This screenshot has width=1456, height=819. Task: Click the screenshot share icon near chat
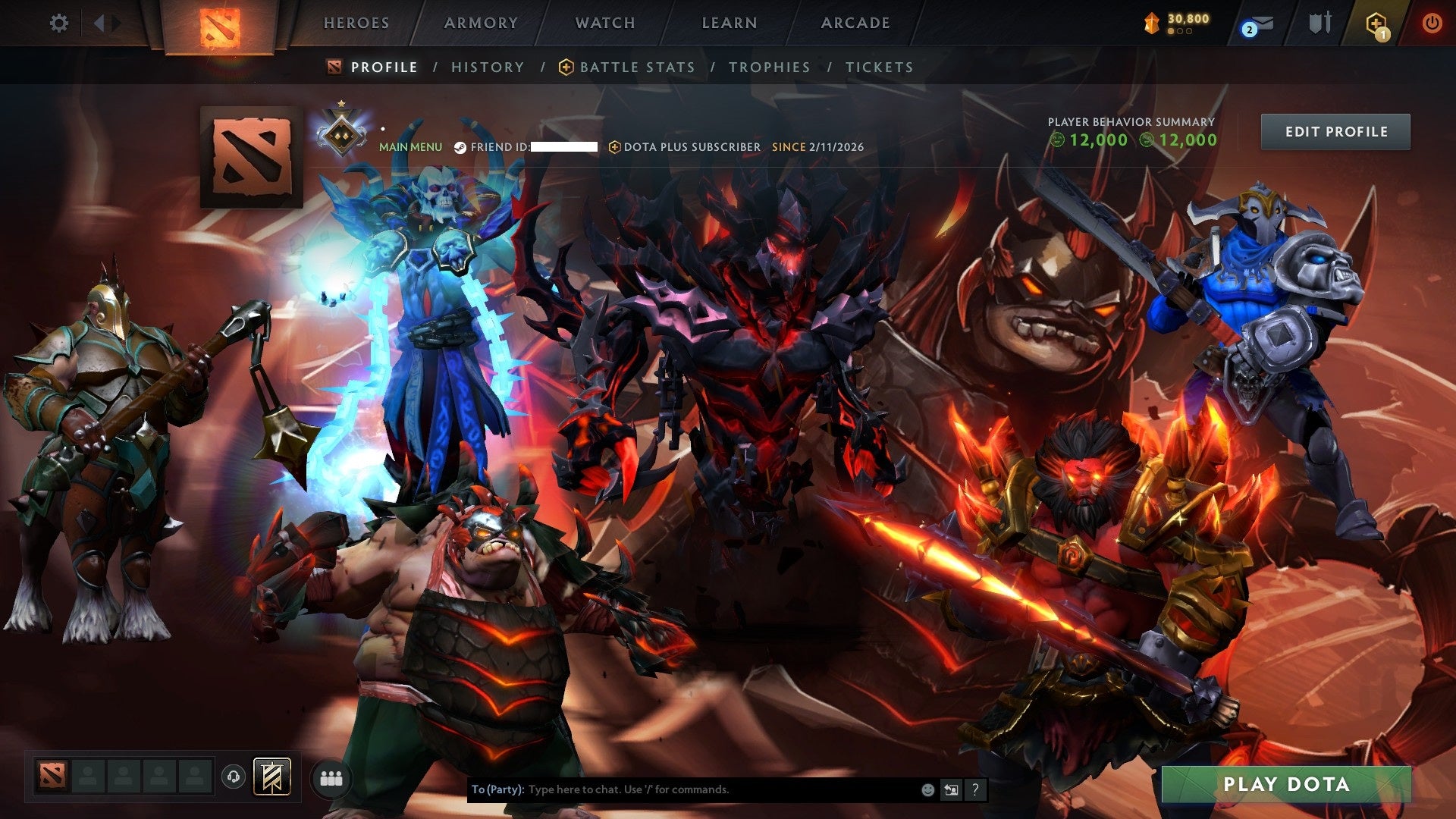pos(951,789)
